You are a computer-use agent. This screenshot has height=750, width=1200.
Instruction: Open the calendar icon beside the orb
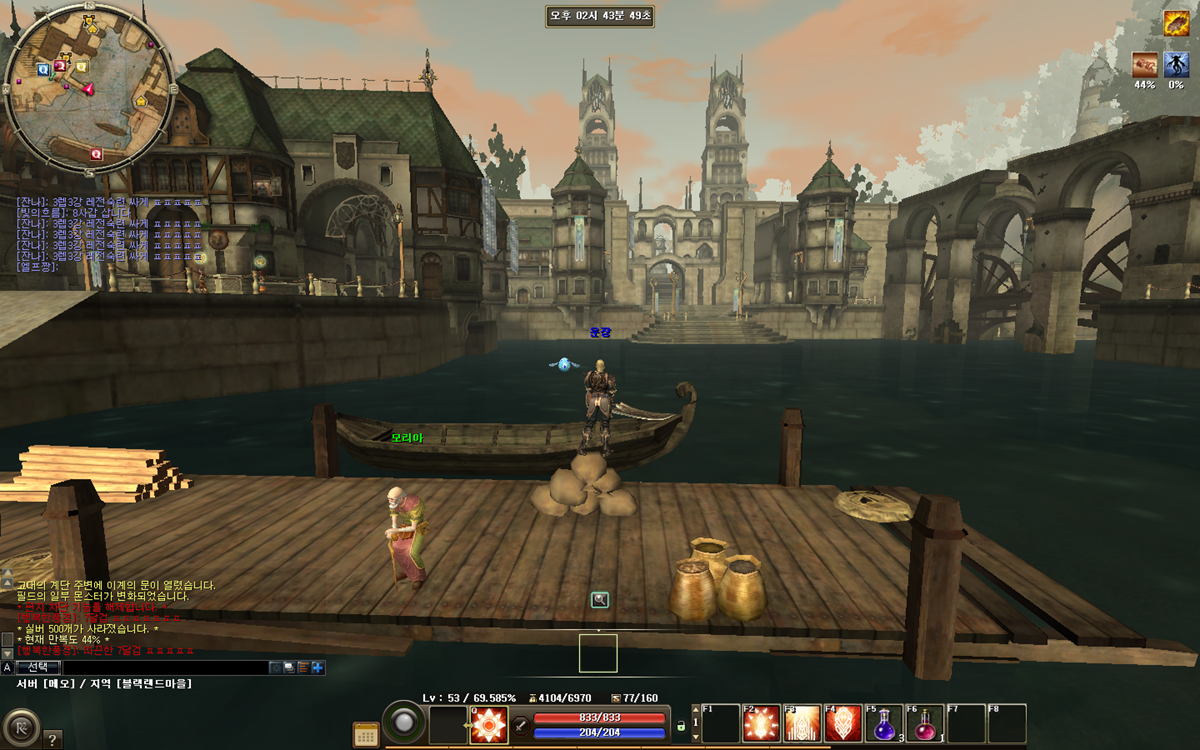tap(366, 733)
